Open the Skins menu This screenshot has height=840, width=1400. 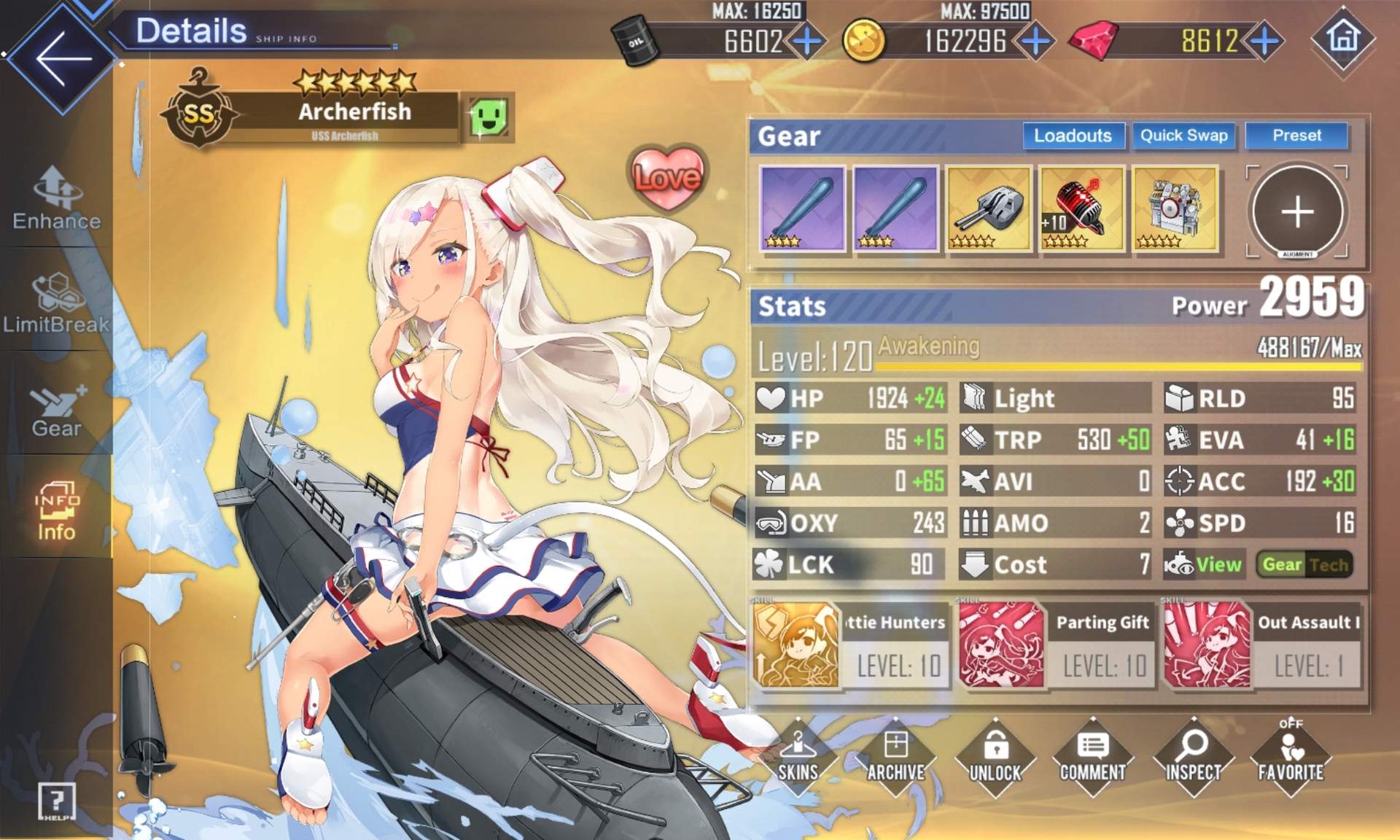coord(798,758)
